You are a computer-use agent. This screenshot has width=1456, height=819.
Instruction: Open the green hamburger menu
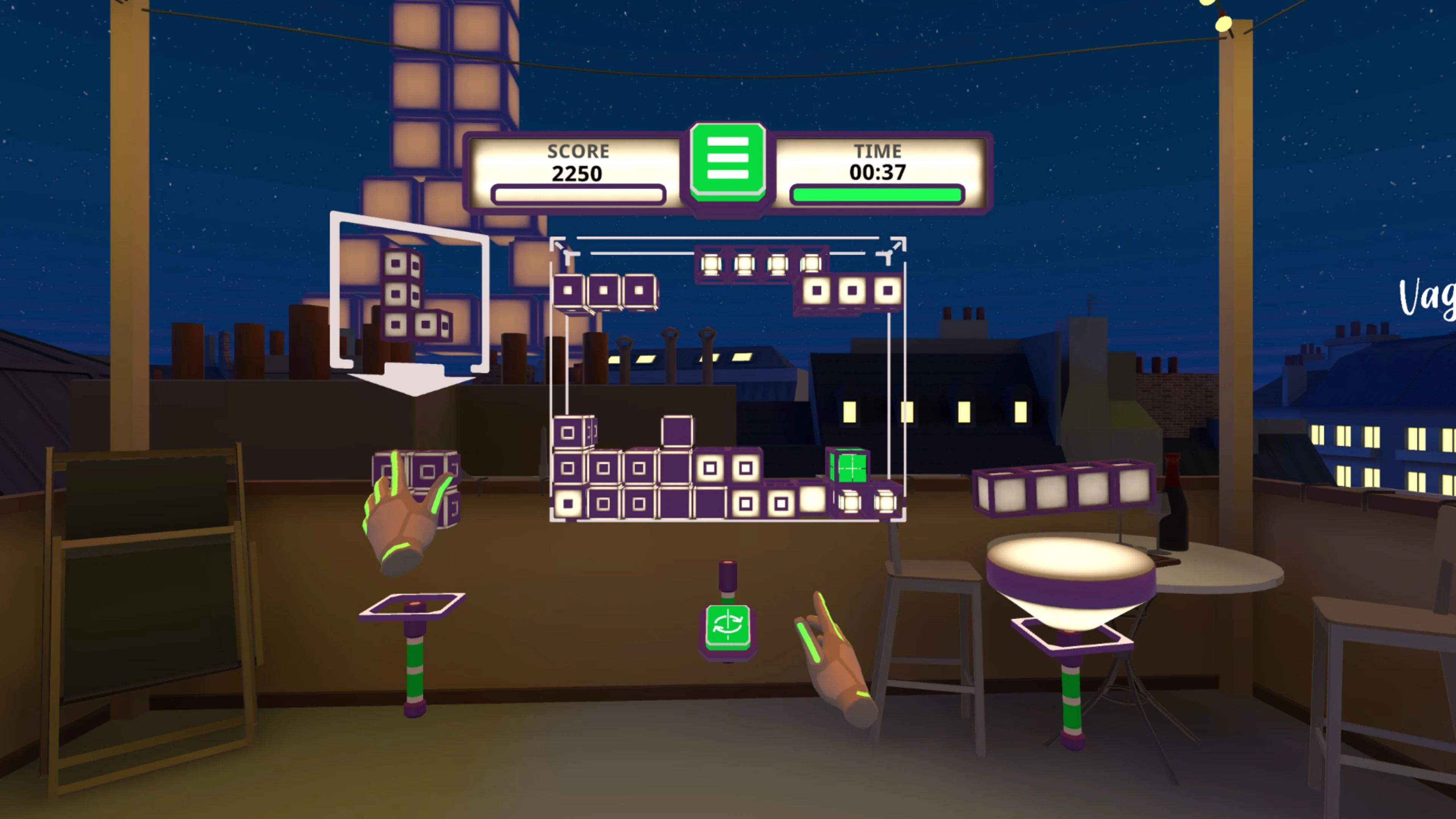click(x=728, y=162)
